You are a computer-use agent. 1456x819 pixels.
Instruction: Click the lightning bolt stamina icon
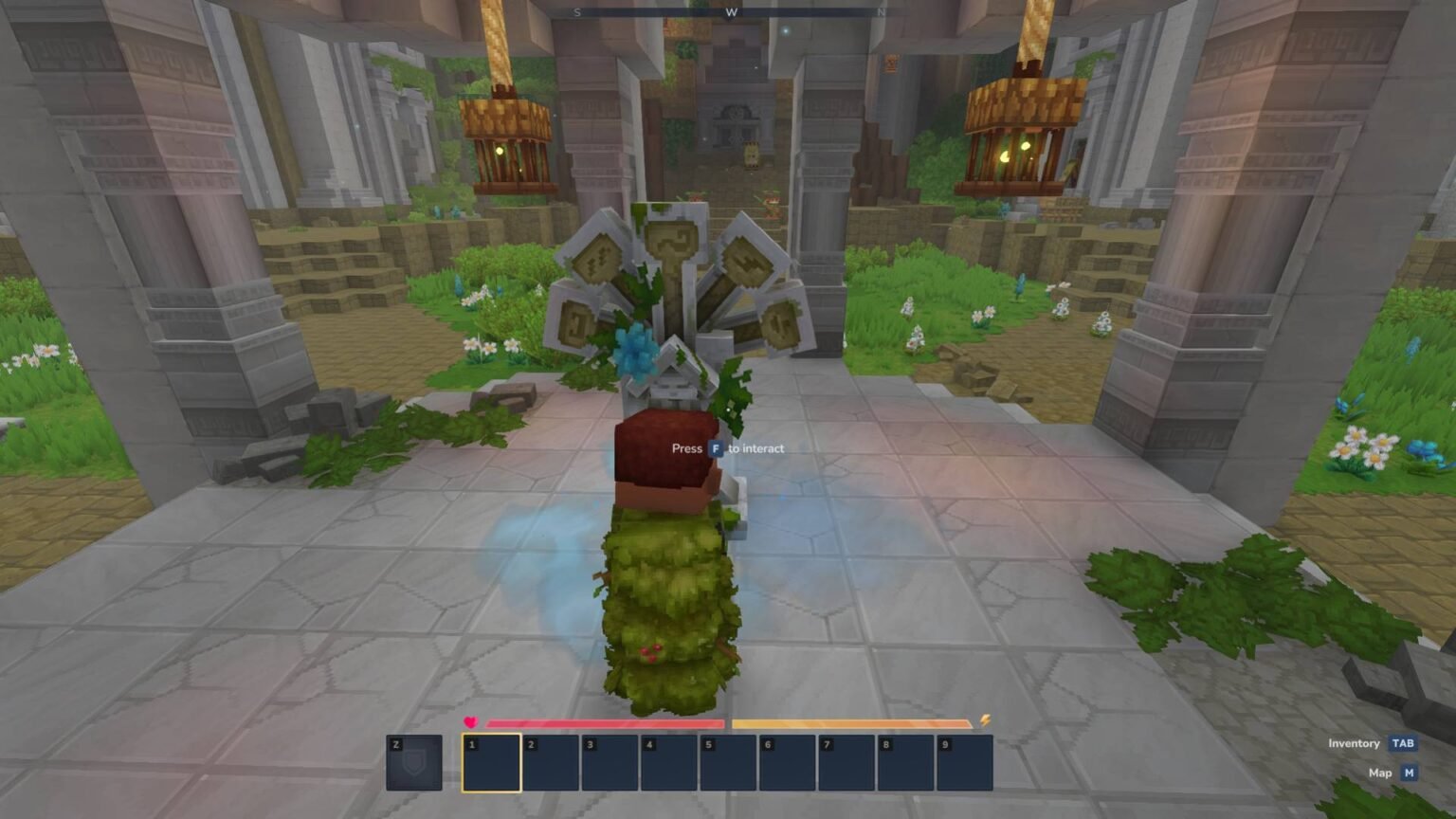click(x=985, y=720)
